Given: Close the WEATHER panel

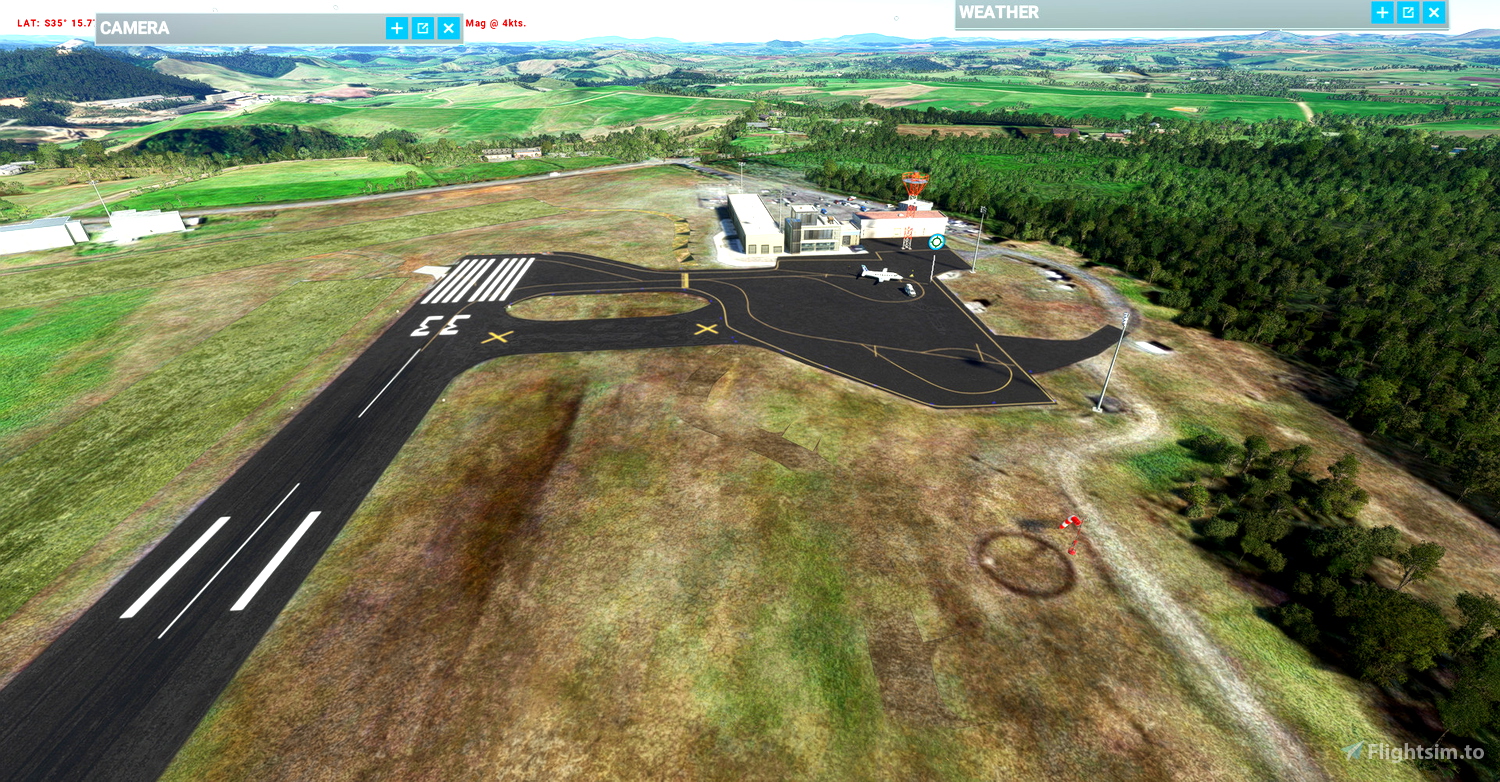Looking at the screenshot, I should 1433,12.
